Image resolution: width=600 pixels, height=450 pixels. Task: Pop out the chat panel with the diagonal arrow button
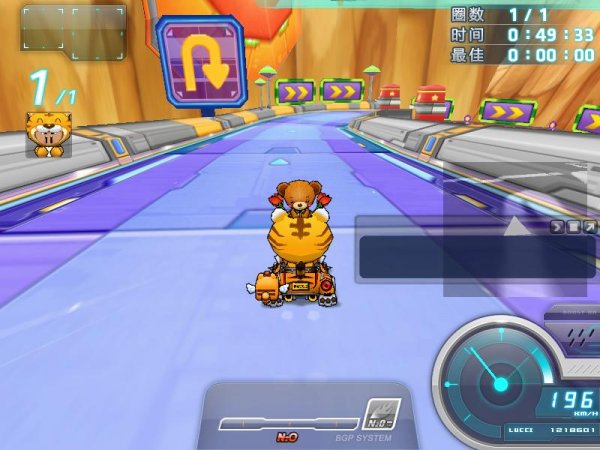589,227
